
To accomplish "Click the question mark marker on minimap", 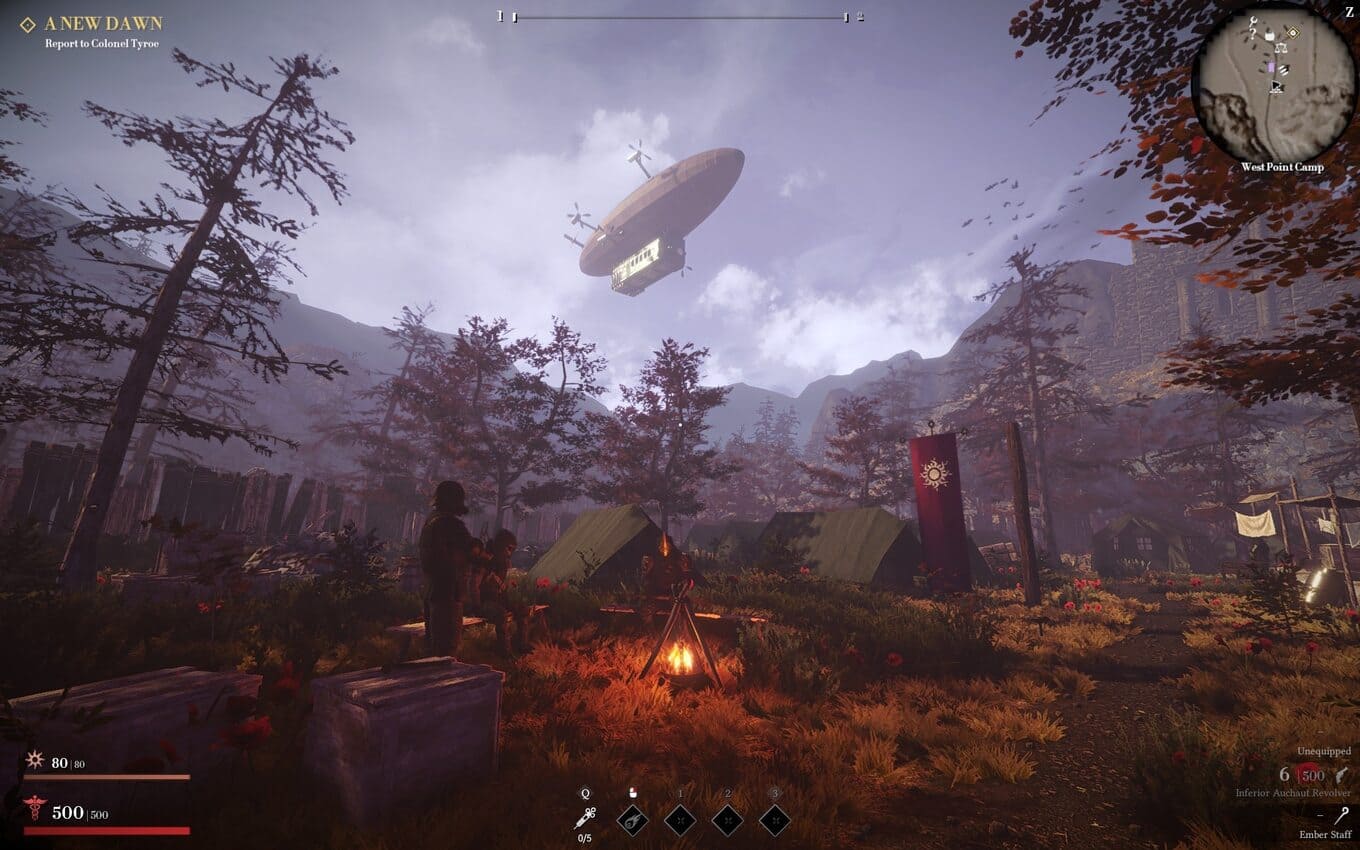I will coord(1252,34).
